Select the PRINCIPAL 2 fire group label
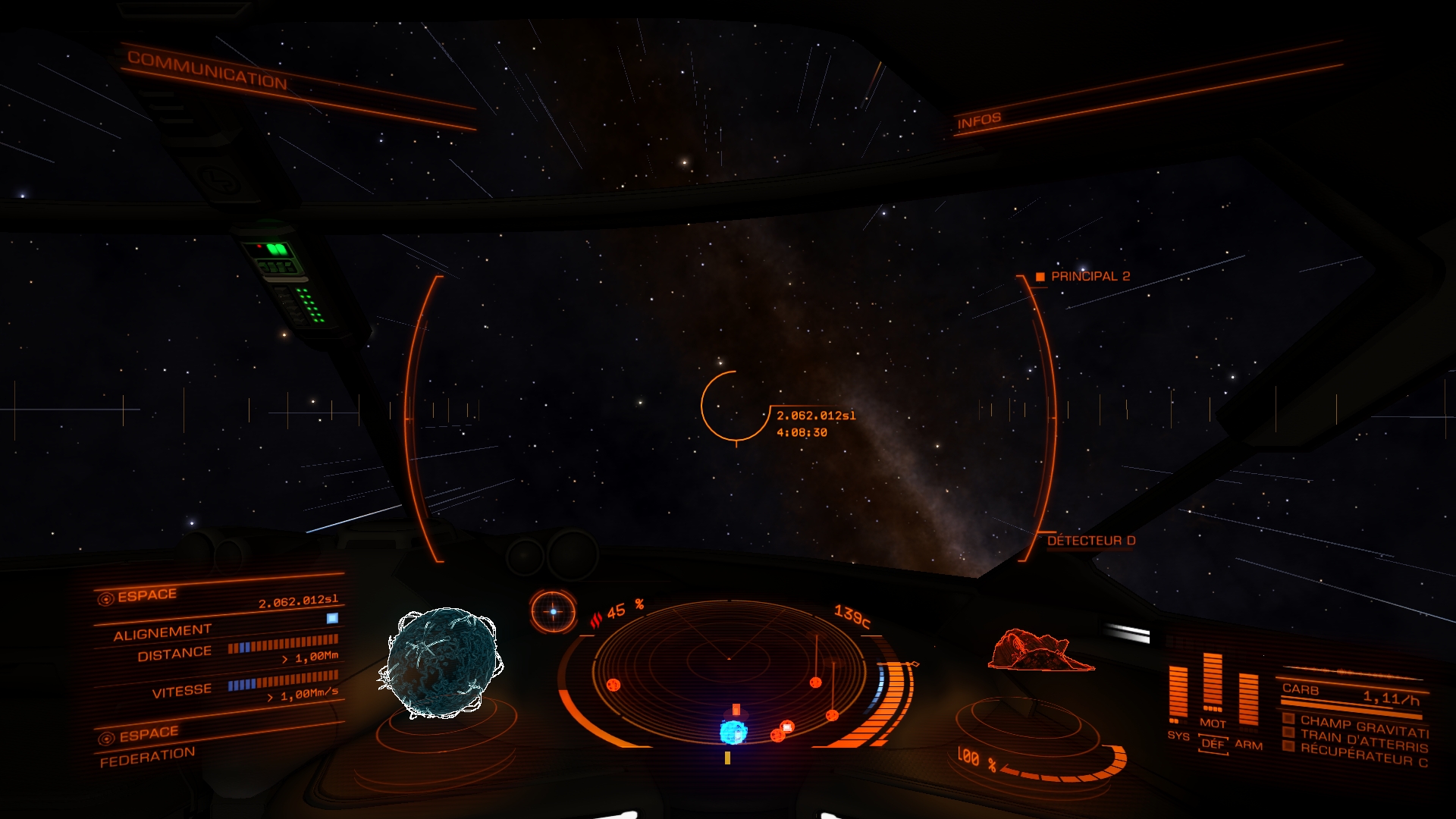The width and height of the screenshot is (1456, 819). click(1090, 277)
